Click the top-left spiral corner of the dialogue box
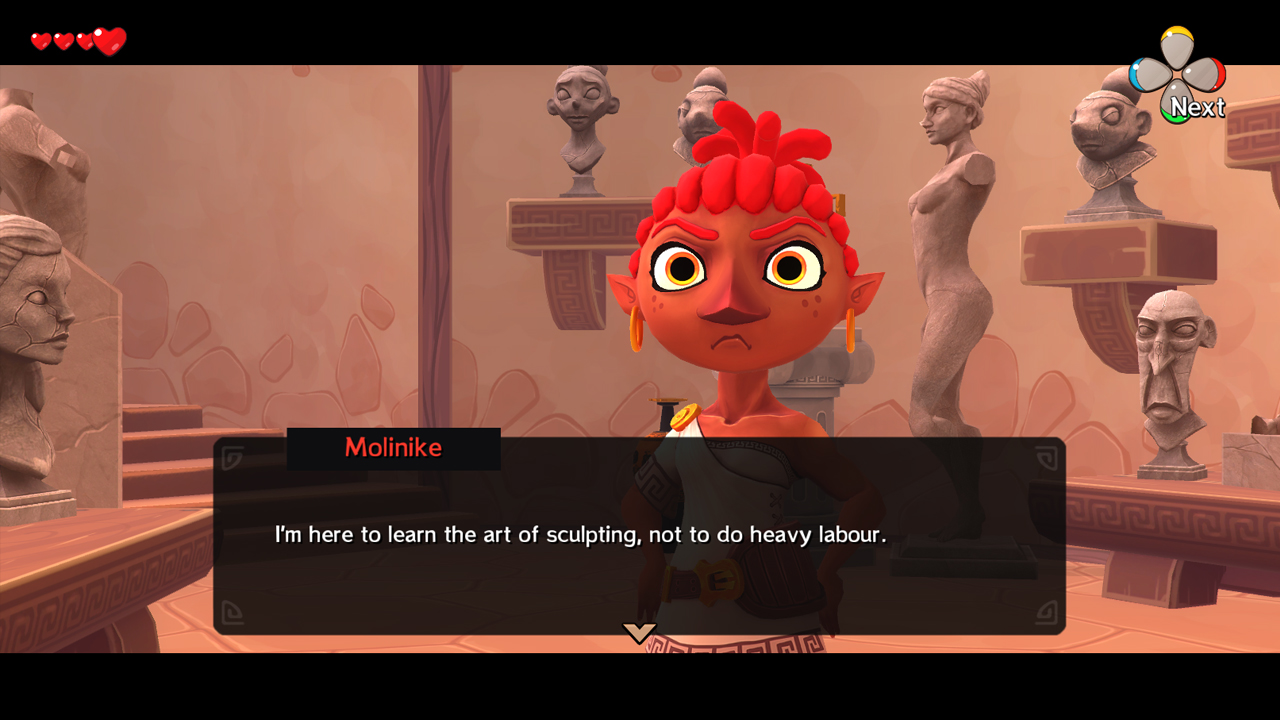Image resolution: width=1280 pixels, height=720 pixels. pos(232,452)
